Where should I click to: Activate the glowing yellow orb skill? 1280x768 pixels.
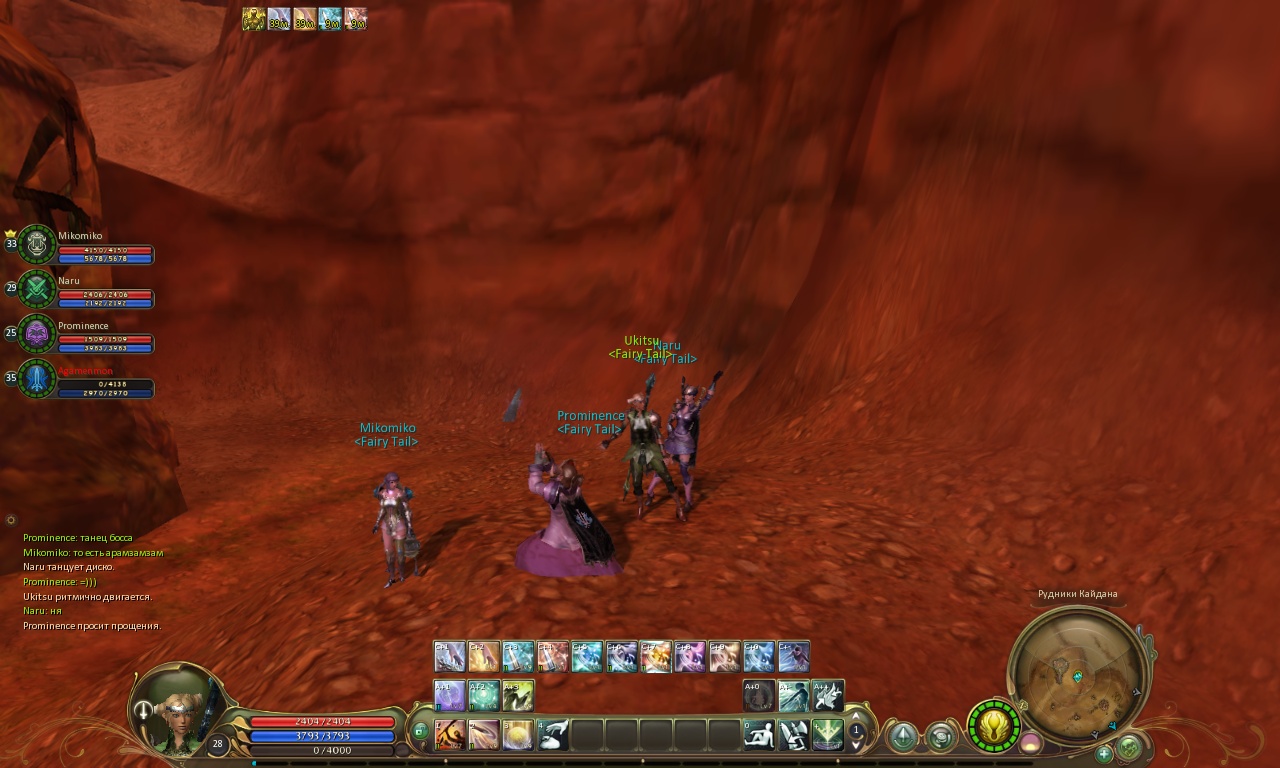point(518,735)
